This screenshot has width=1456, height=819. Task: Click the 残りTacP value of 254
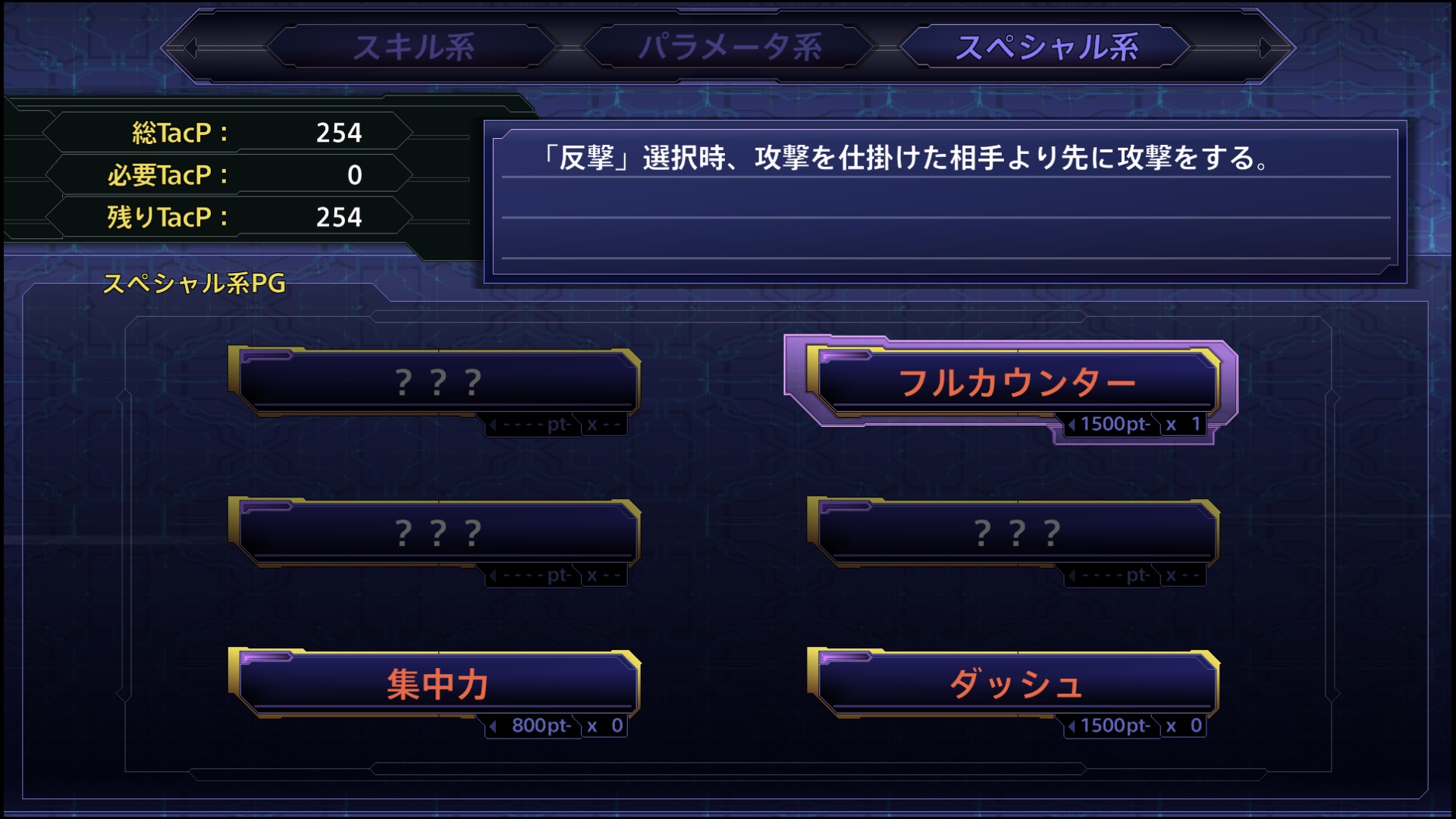pos(337,217)
